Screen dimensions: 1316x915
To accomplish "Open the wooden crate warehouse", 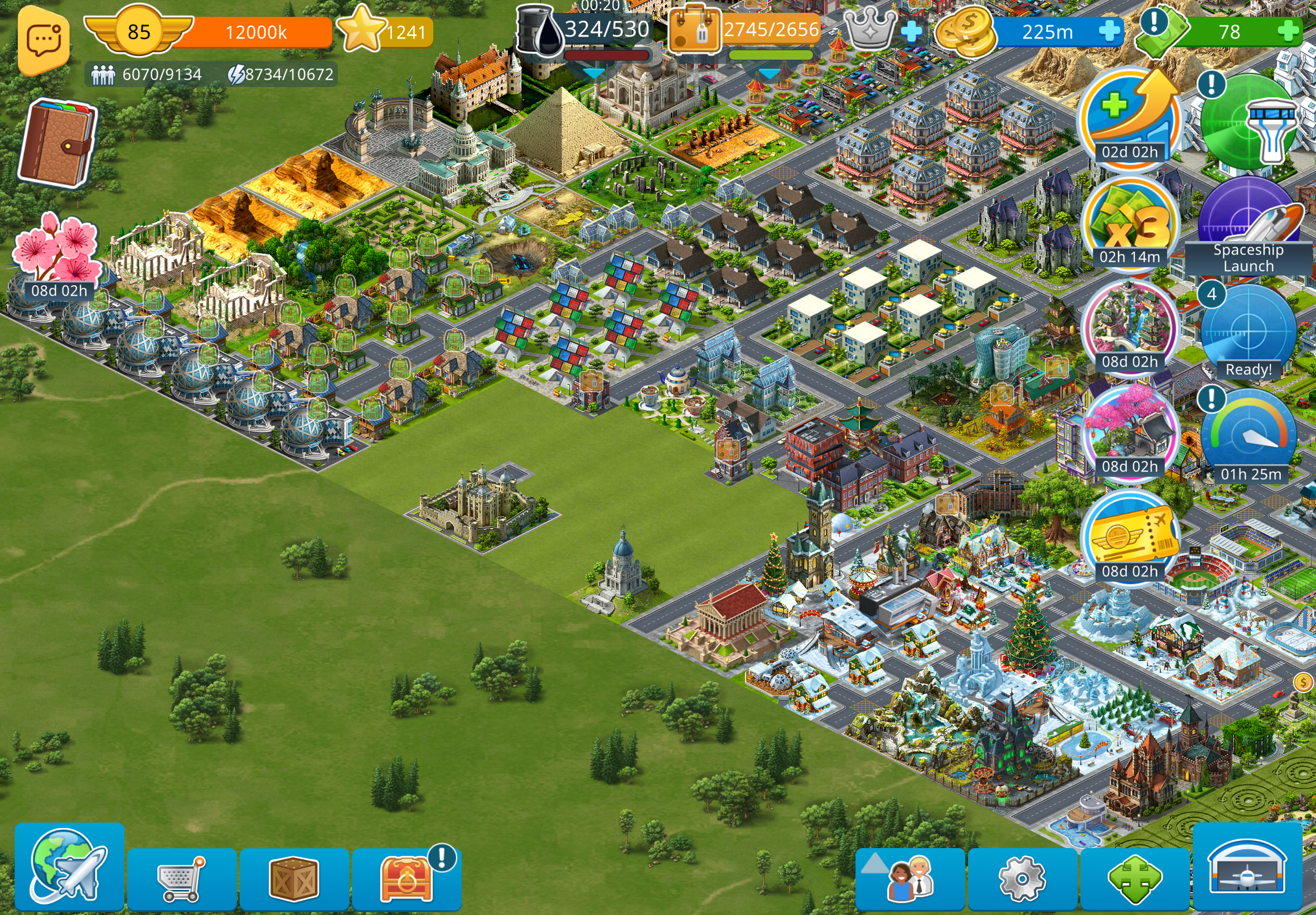I will 294,878.
